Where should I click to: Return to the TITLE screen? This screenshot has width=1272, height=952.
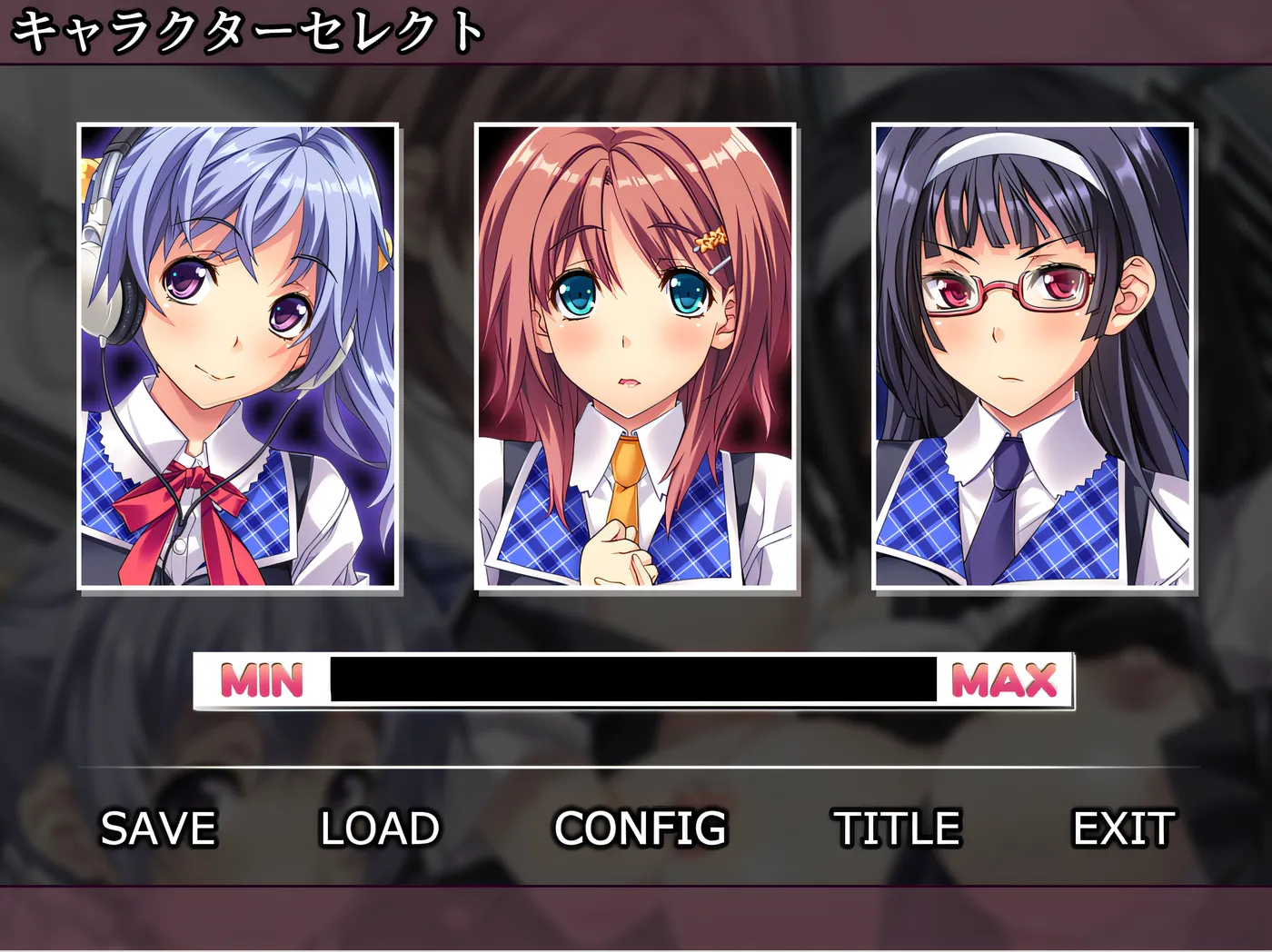pos(898,828)
